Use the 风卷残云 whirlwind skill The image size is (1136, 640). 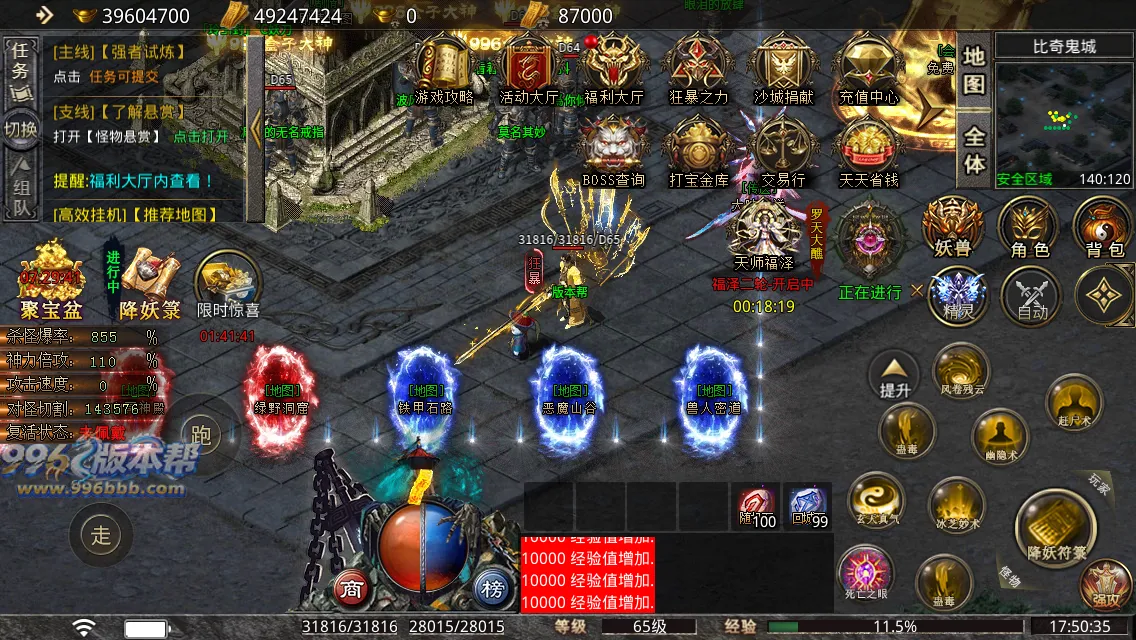(x=962, y=370)
